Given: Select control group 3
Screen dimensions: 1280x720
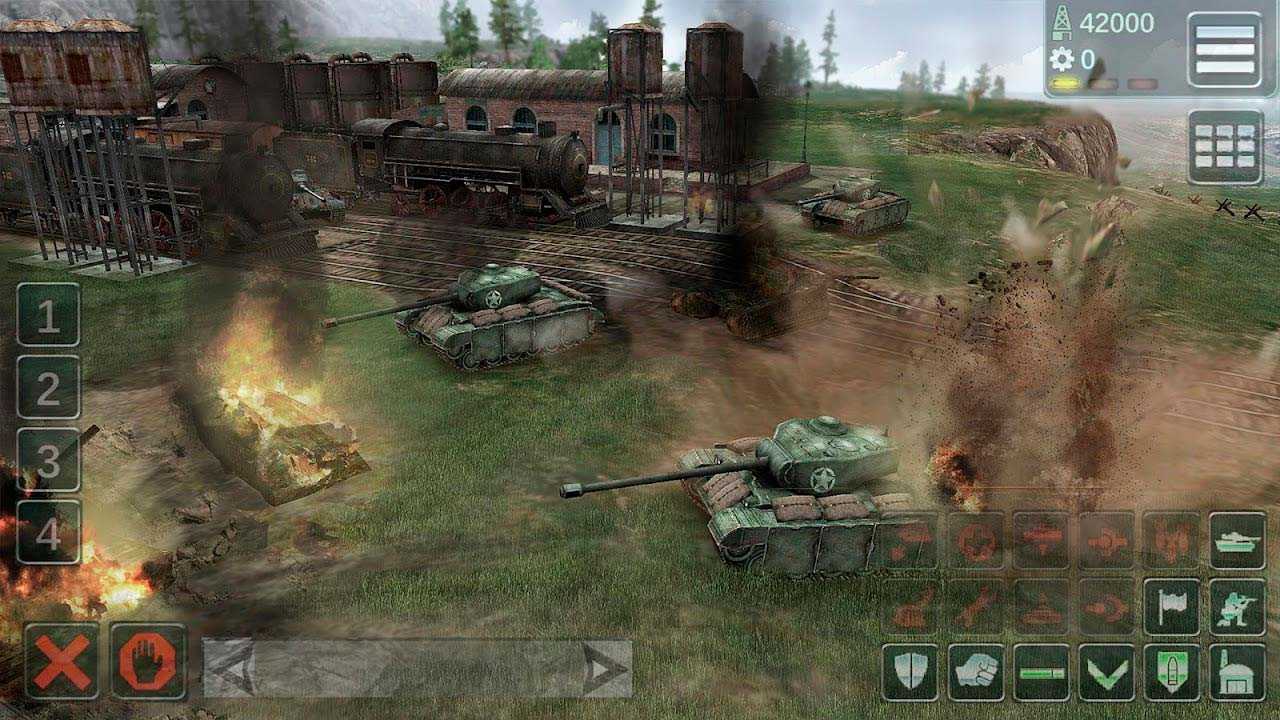Looking at the screenshot, I should pos(48,459).
